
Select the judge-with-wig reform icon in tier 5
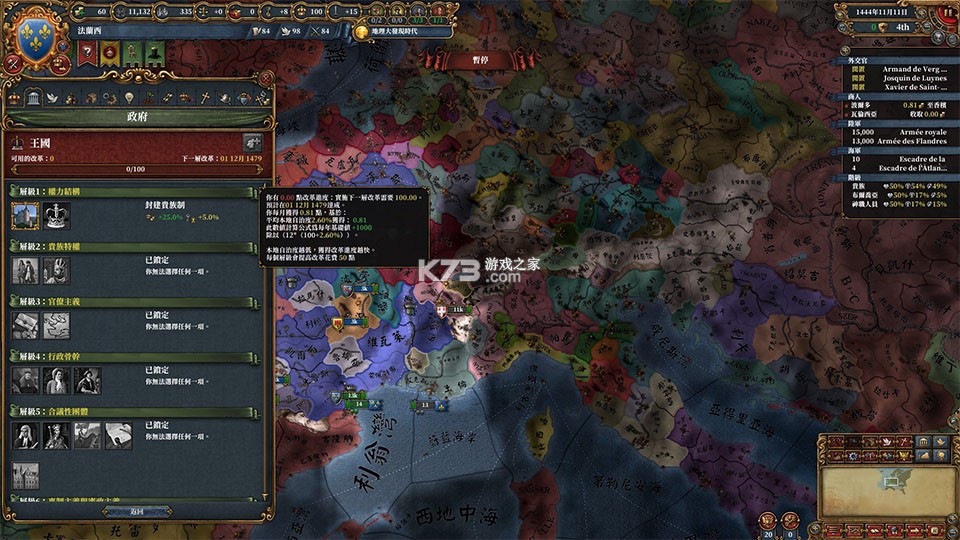(25, 434)
